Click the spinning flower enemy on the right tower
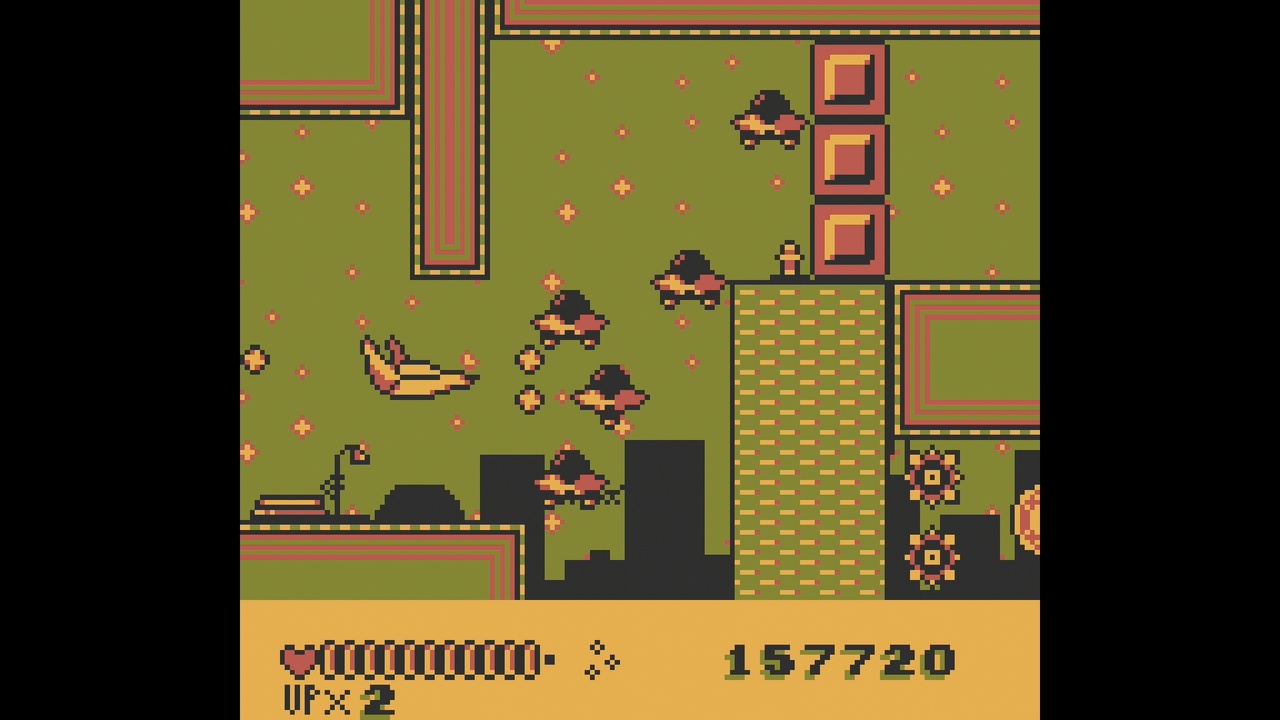1280x720 pixels. [x=932, y=478]
